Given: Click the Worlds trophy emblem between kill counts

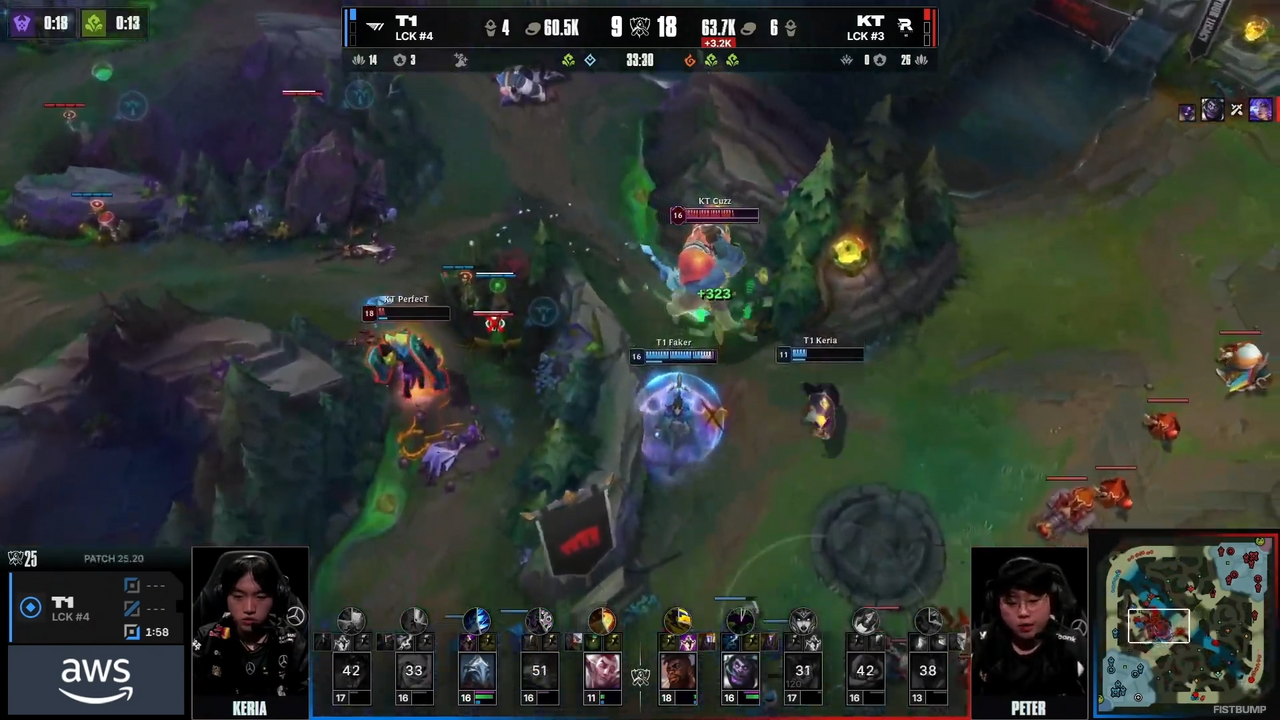Looking at the screenshot, I should pos(640,27).
